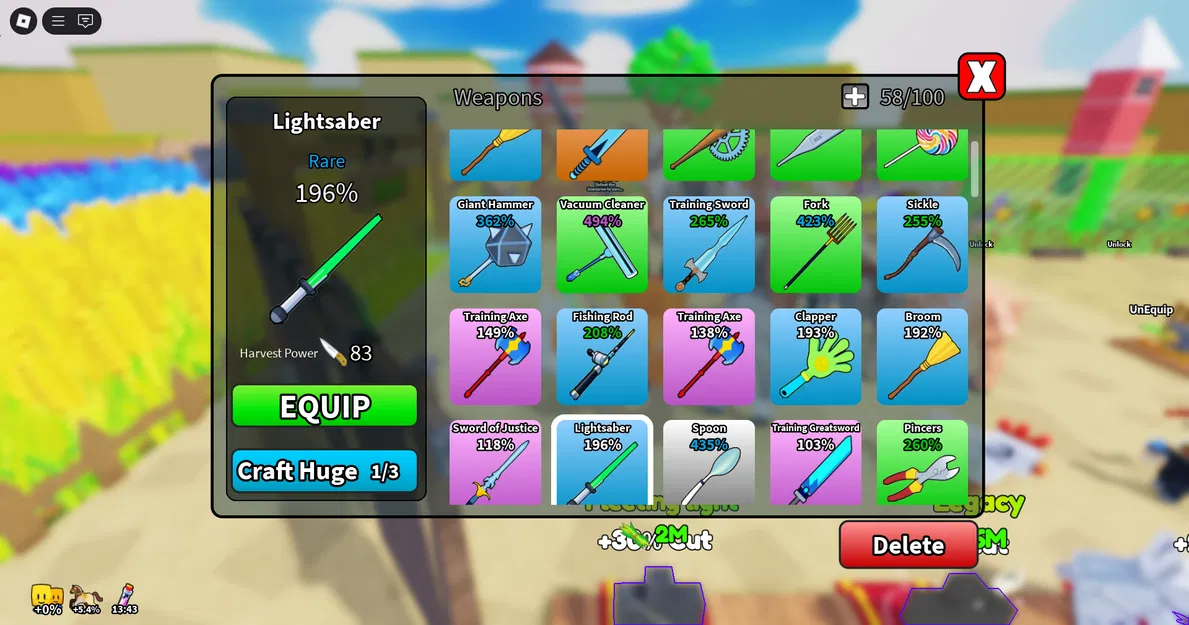Screen dimensions: 1189x625
Task: Select the Training Greatsword slot
Action: pyautogui.click(x=816, y=463)
